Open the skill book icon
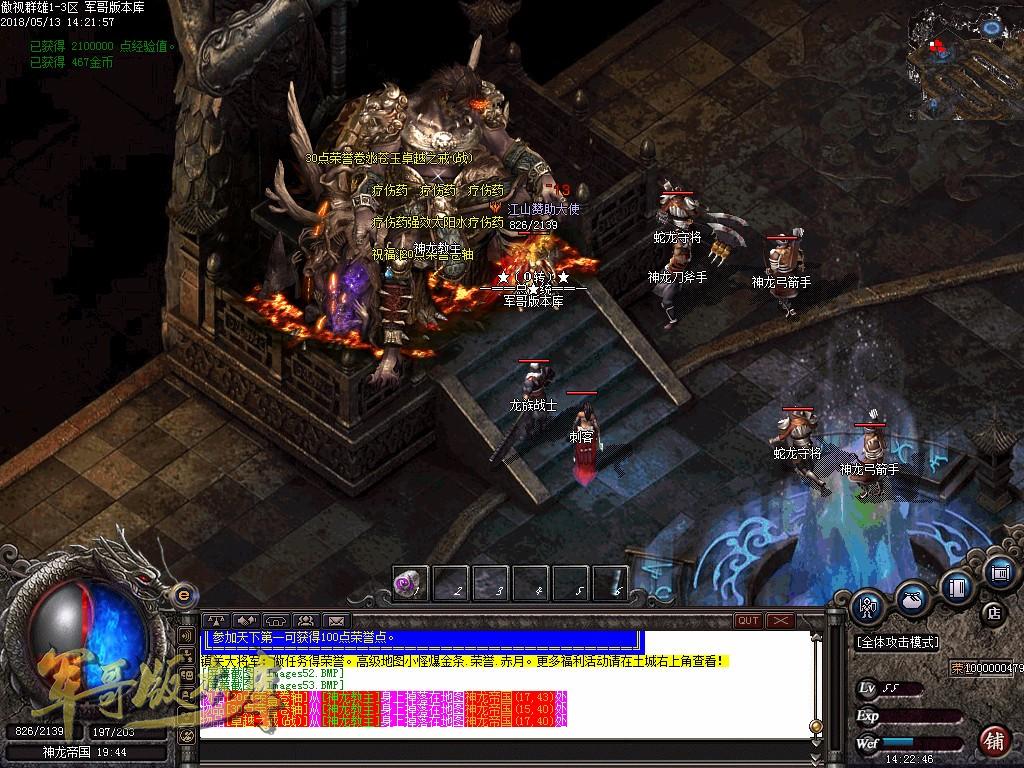The width and height of the screenshot is (1024, 768). tap(958, 587)
